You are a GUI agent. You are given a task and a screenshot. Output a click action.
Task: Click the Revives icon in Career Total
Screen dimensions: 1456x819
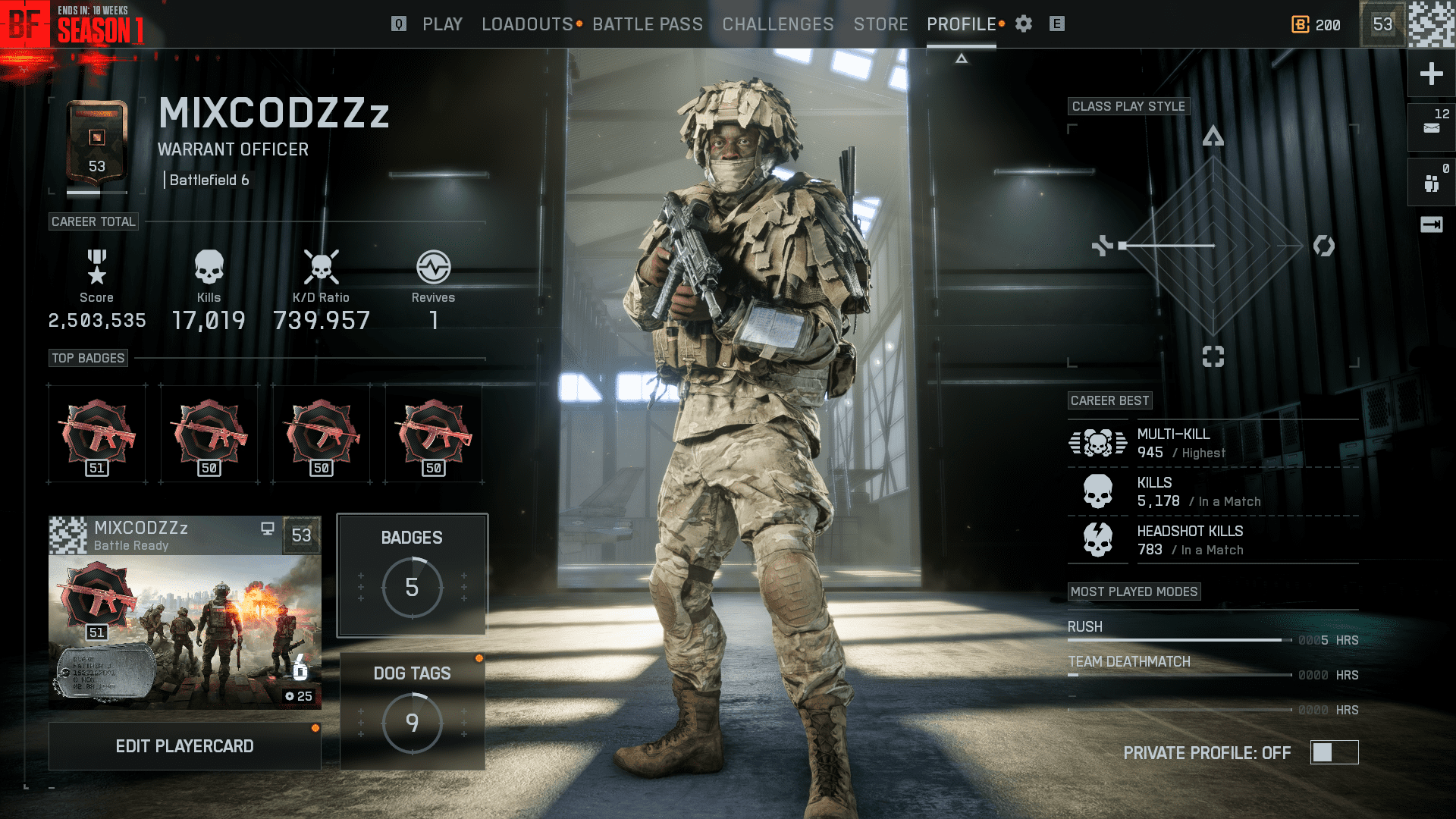(433, 267)
